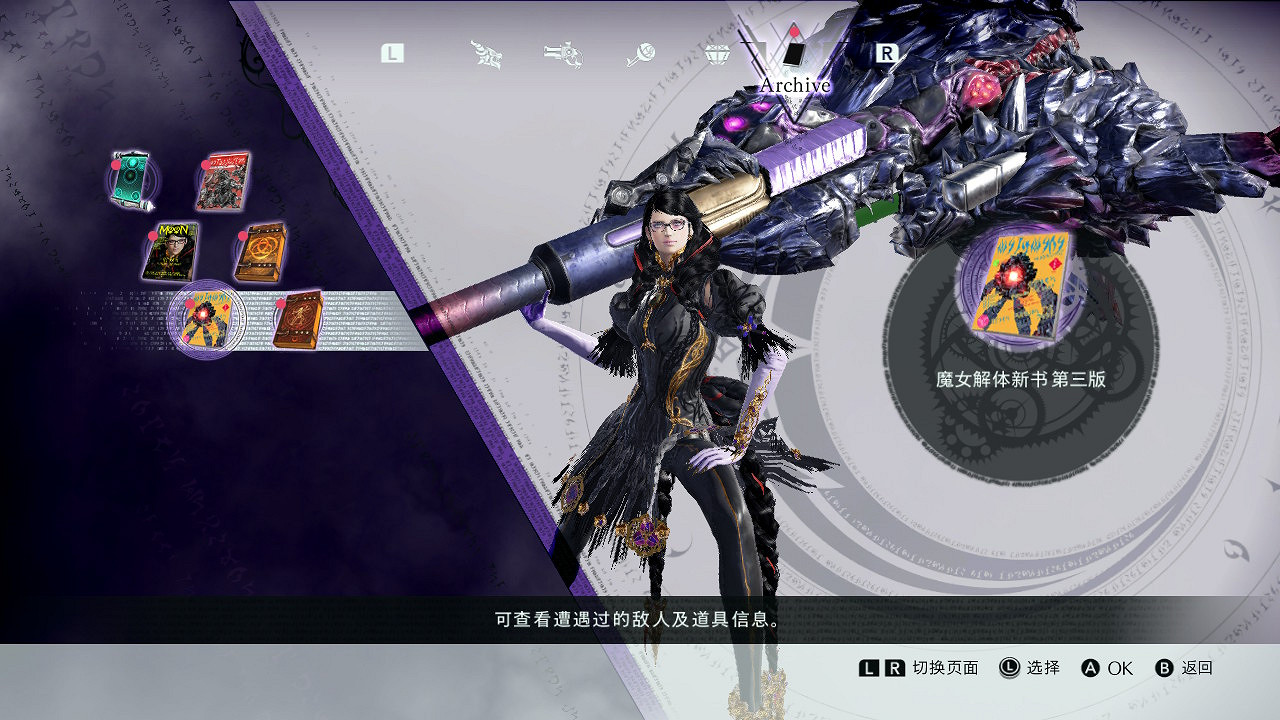The height and width of the screenshot is (720, 1280).
Task: Select the MOON magazine cover
Action: [172, 250]
